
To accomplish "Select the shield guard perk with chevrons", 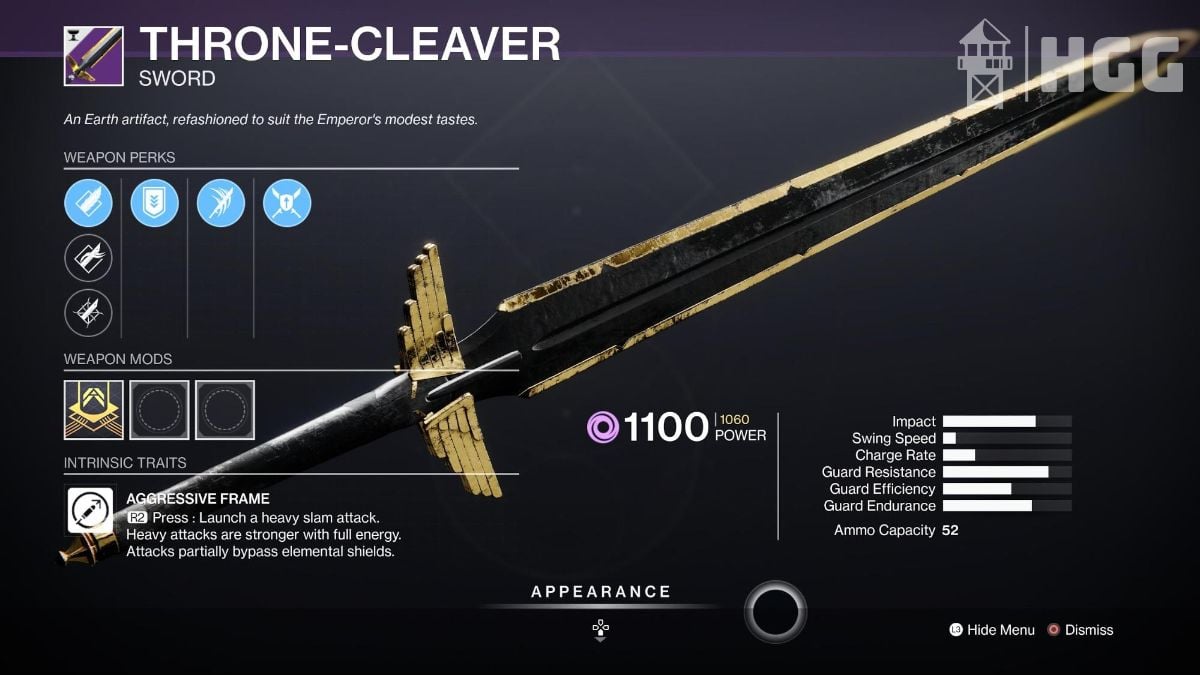I will point(155,204).
